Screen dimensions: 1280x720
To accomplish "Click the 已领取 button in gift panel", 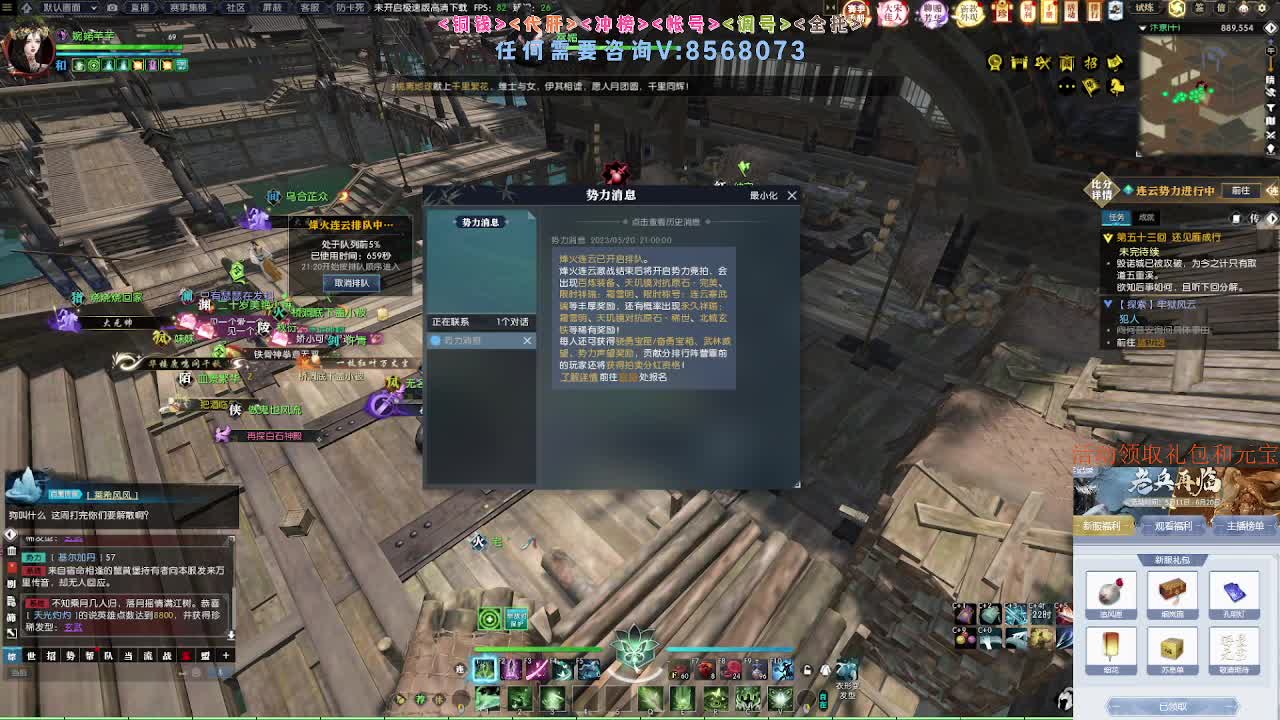I will tap(1175, 706).
